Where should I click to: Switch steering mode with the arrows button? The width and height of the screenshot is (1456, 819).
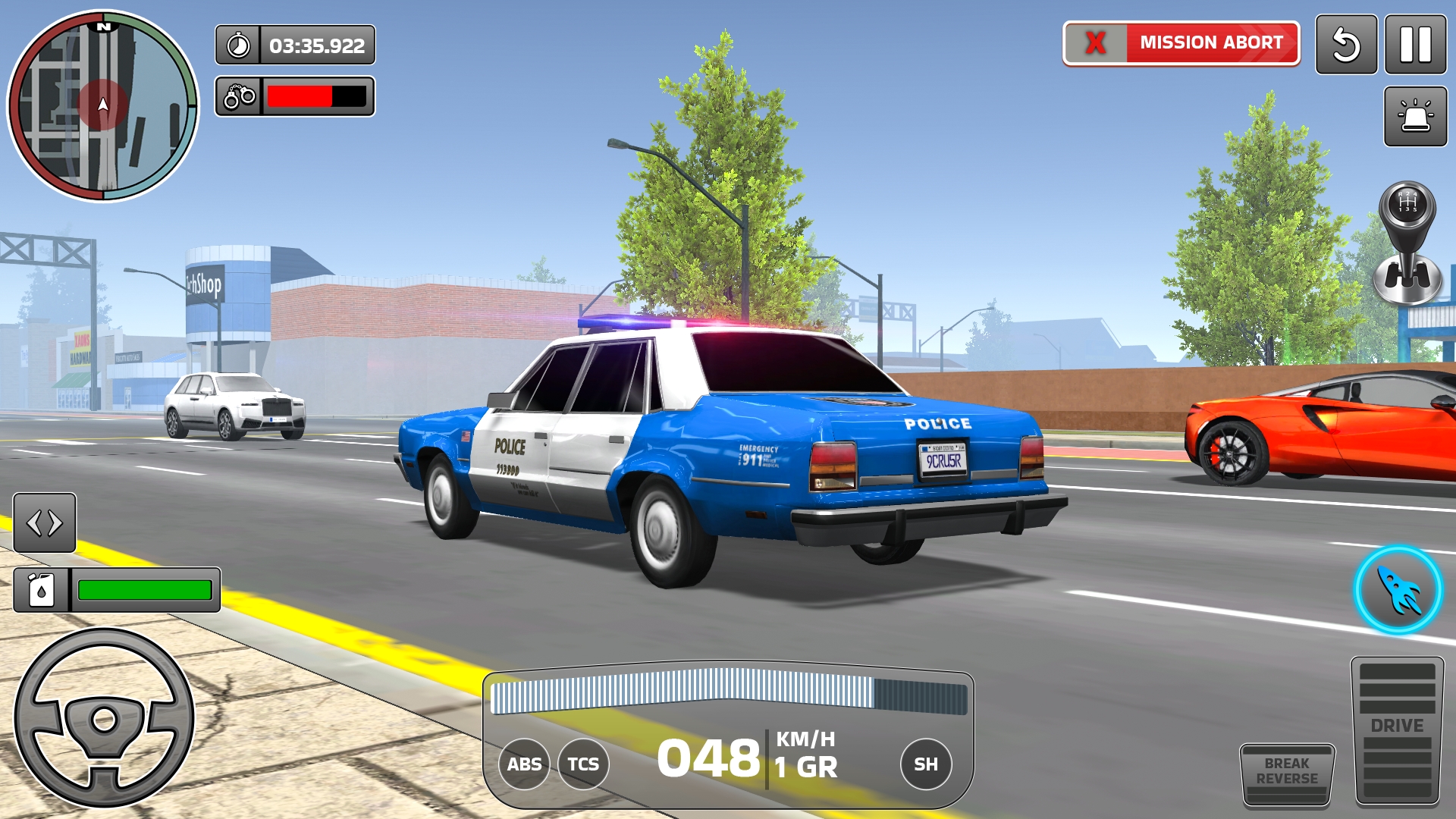(45, 522)
